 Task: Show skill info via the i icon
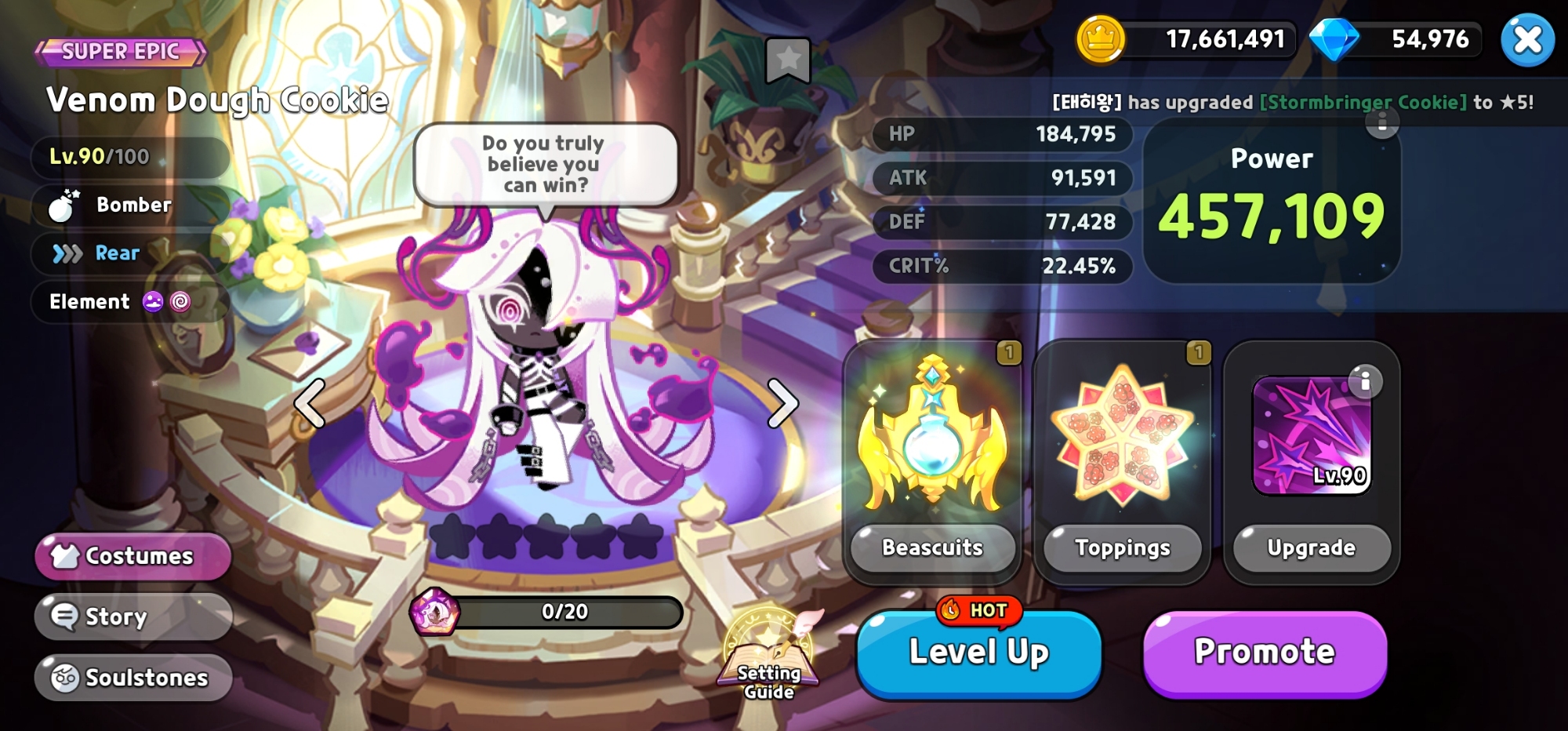click(1365, 381)
